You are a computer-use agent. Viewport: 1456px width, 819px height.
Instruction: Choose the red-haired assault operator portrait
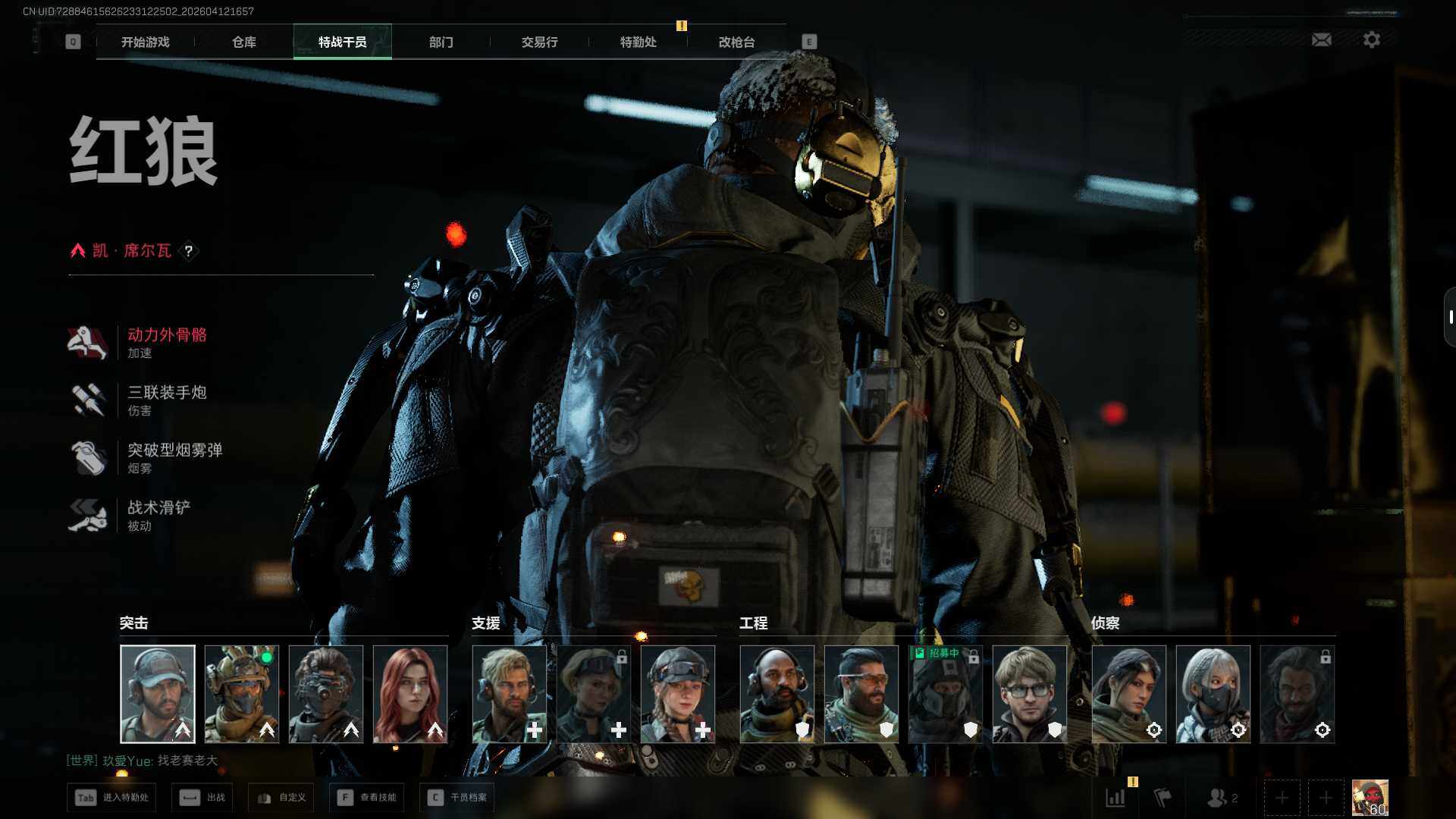[410, 694]
